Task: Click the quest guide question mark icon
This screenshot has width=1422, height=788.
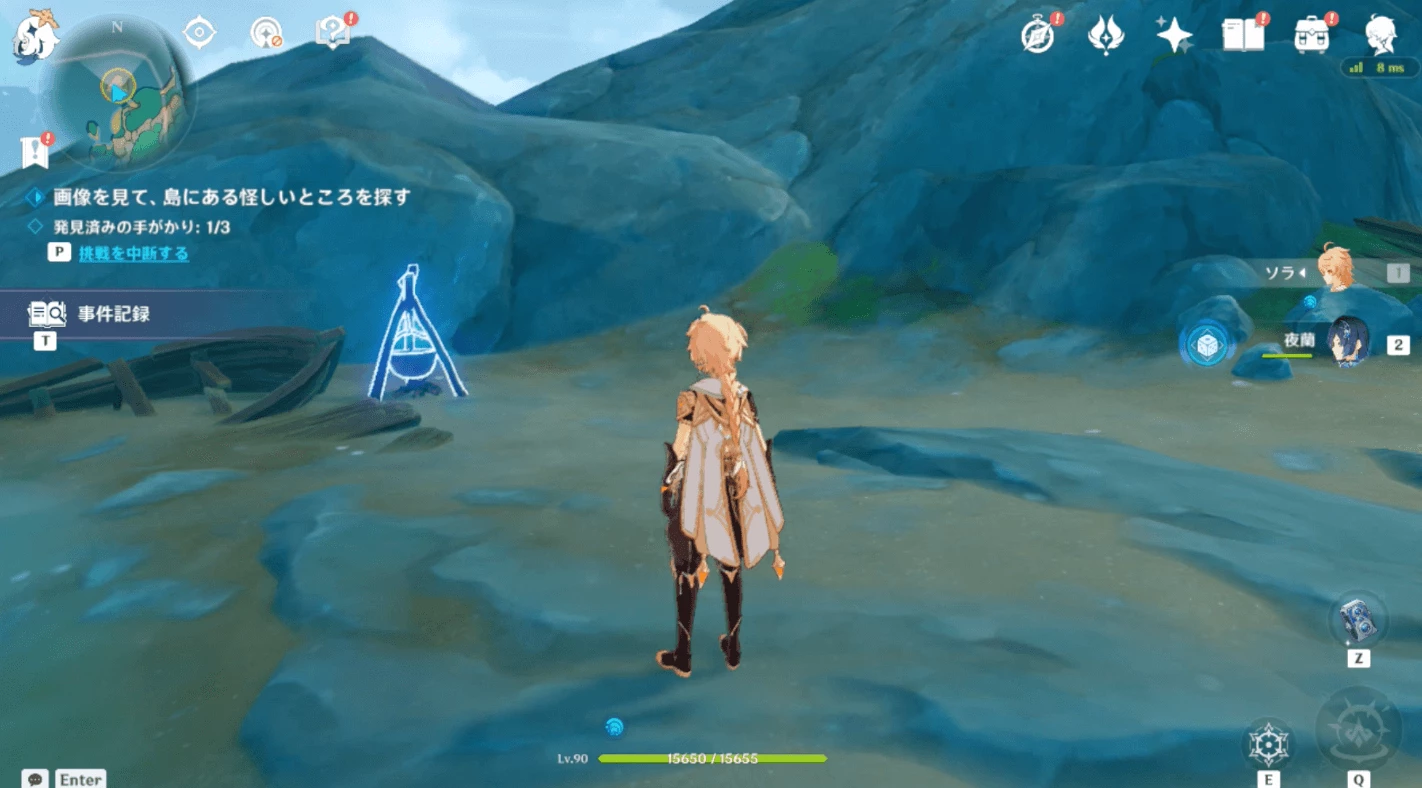Action: tap(332, 30)
